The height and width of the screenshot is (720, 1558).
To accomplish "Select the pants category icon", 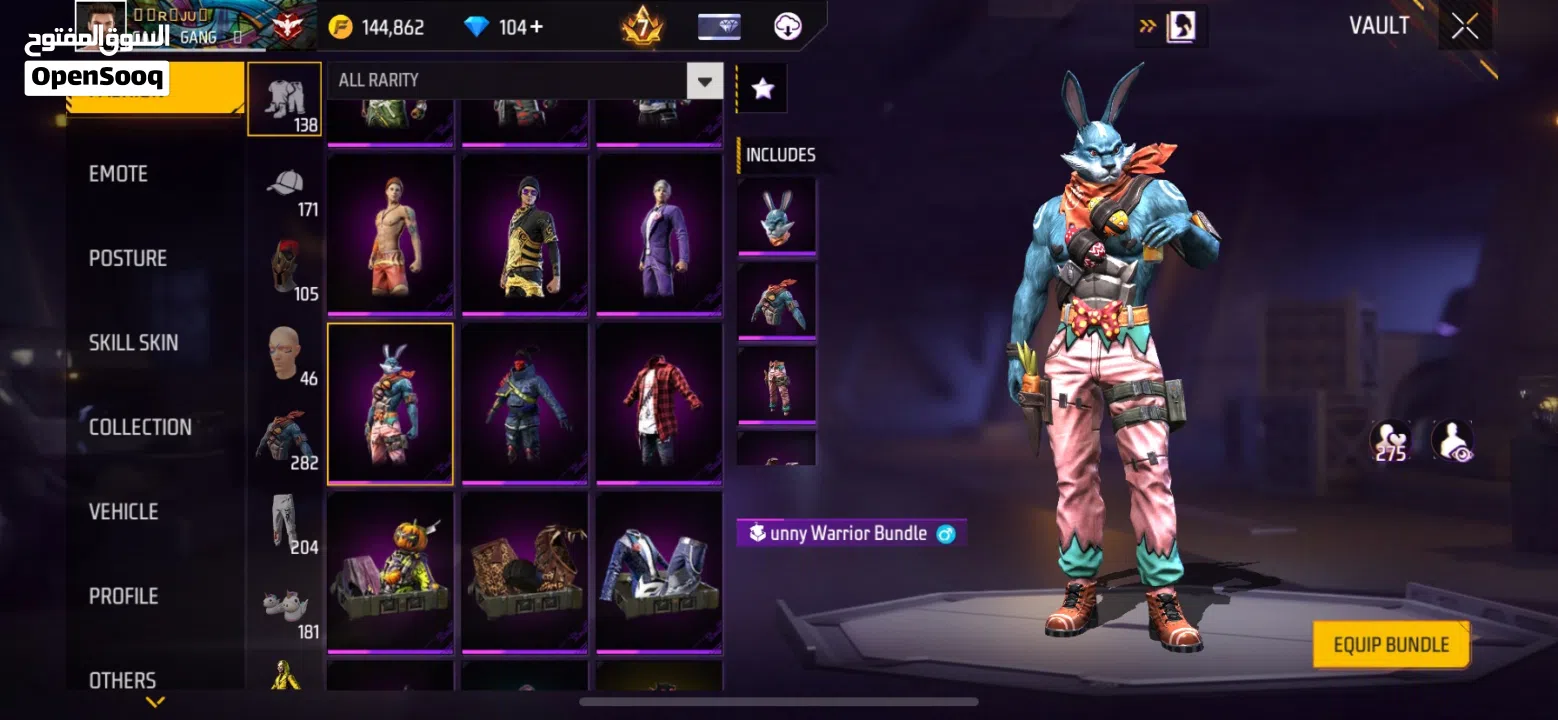I will 284,520.
